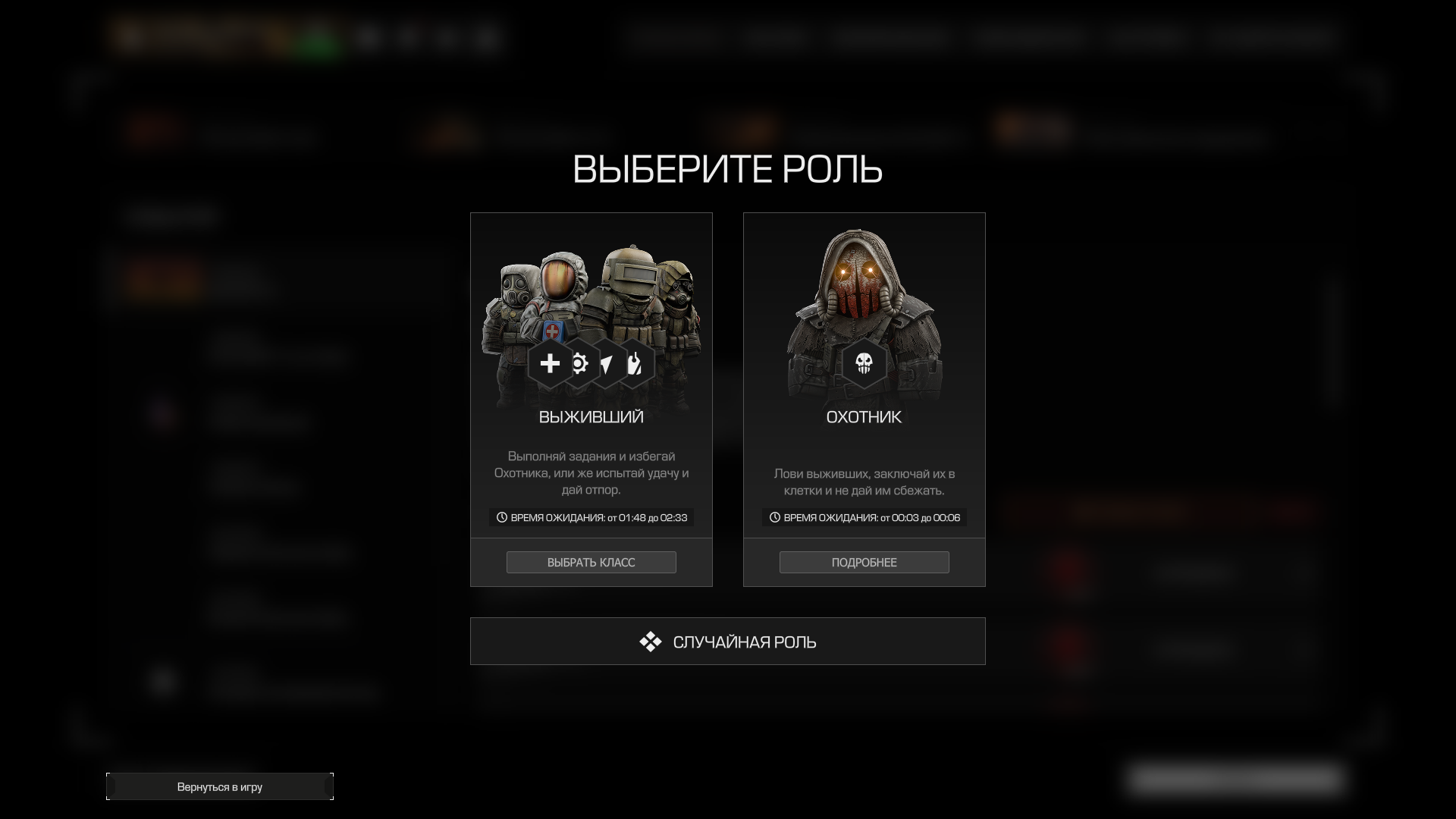Click the ВЫЖИВШИЙ title text
The width and height of the screenshot is (1456, 819).
tap(591, 416)
